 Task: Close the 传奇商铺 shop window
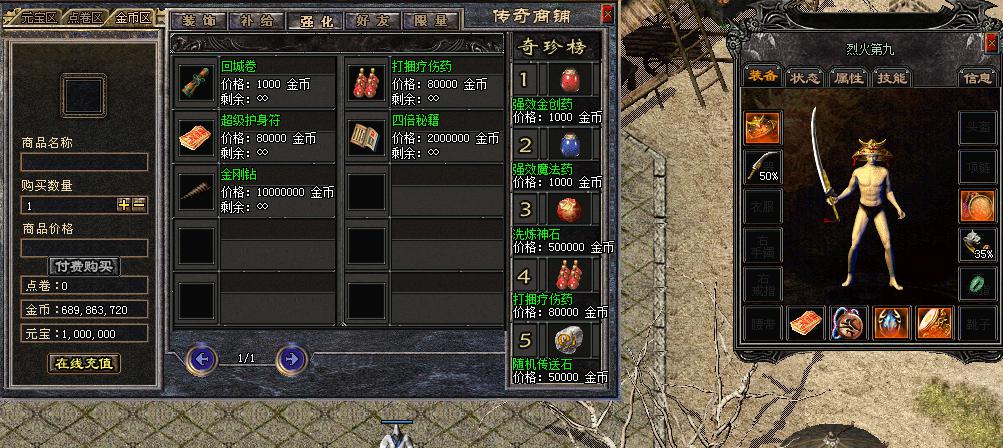(608, 15)
